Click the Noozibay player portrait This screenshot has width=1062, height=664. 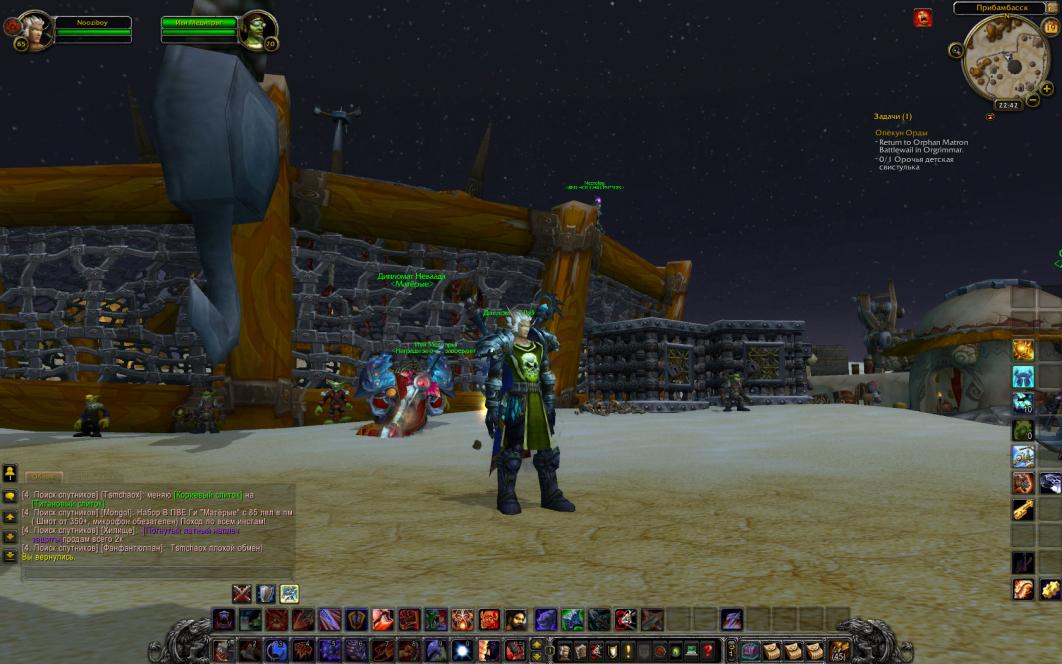point(31,30)
